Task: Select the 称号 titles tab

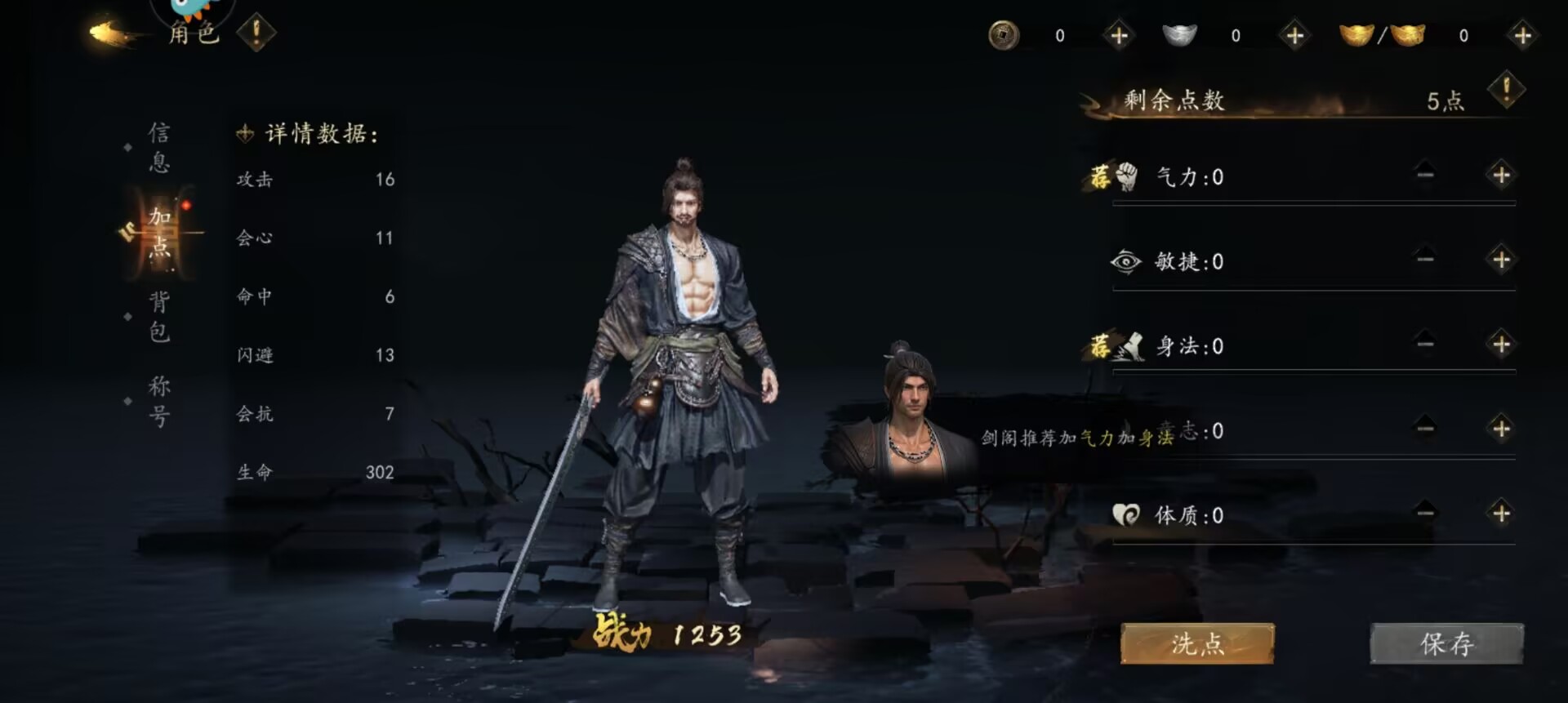Action: [x=159, y=401]
